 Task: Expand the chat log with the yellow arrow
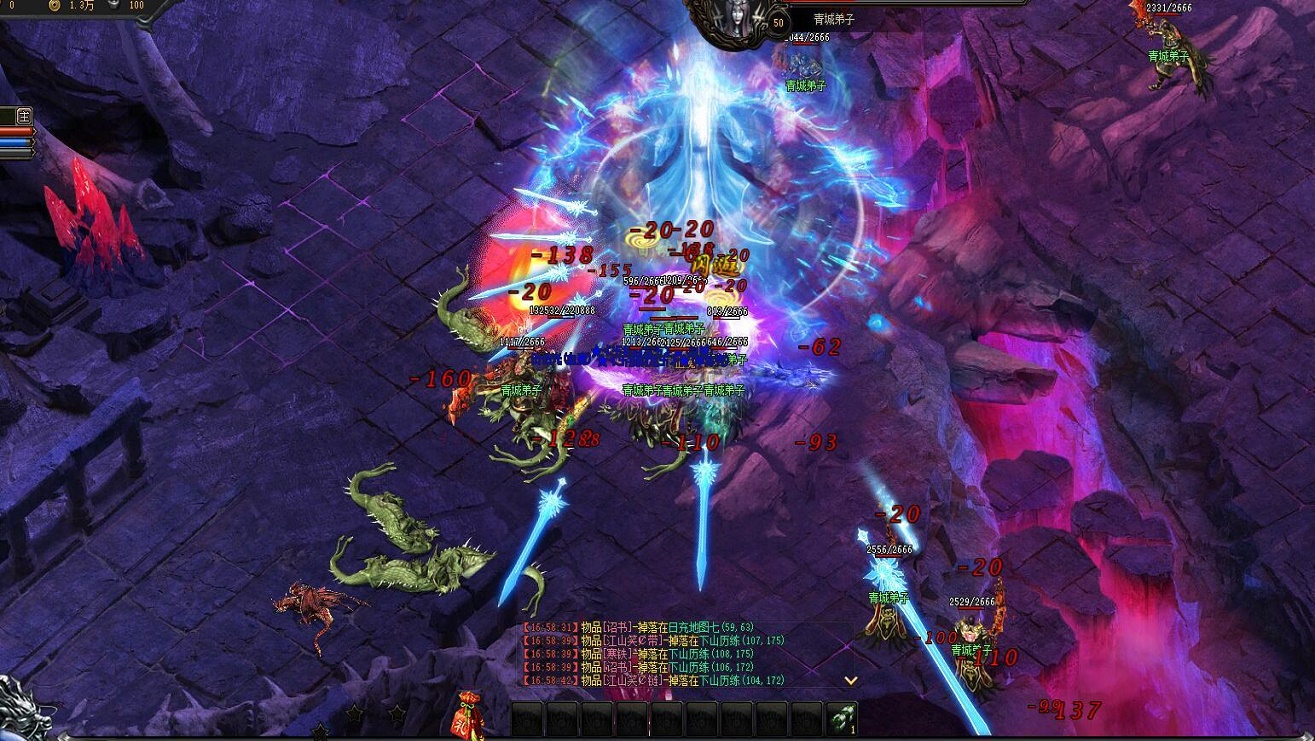[851, 680]
